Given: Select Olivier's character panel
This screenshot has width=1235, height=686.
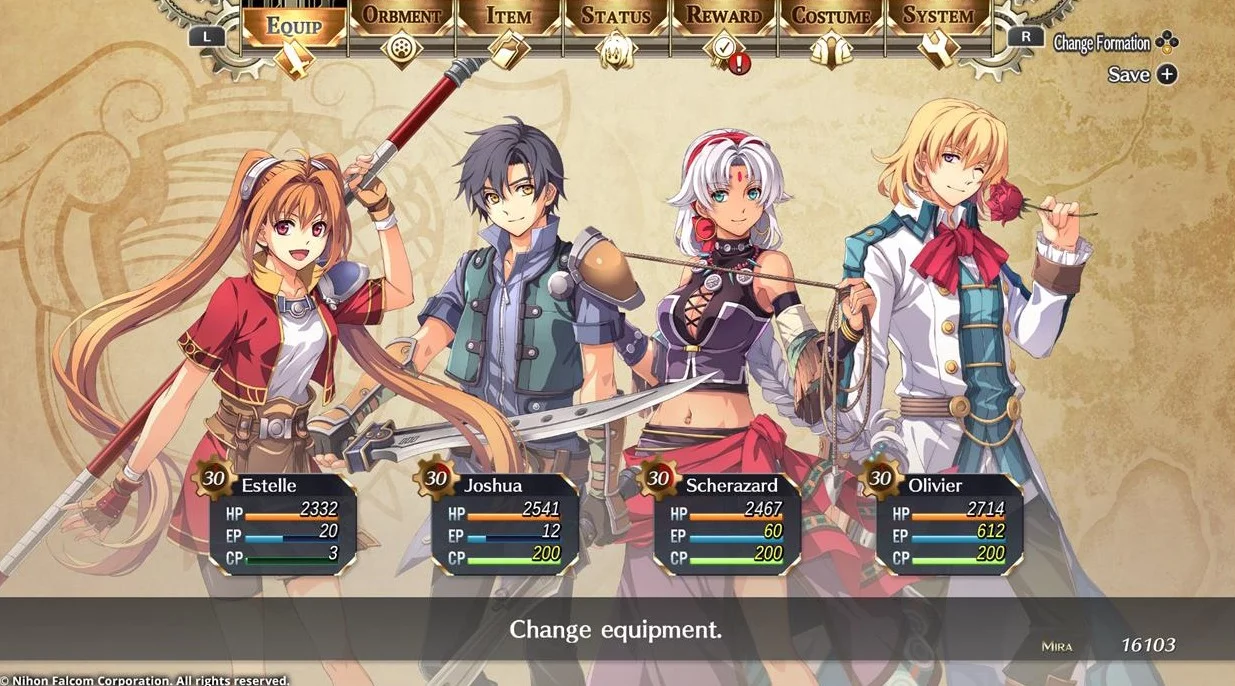Looking at the screenshot, I should click(949, 521).
